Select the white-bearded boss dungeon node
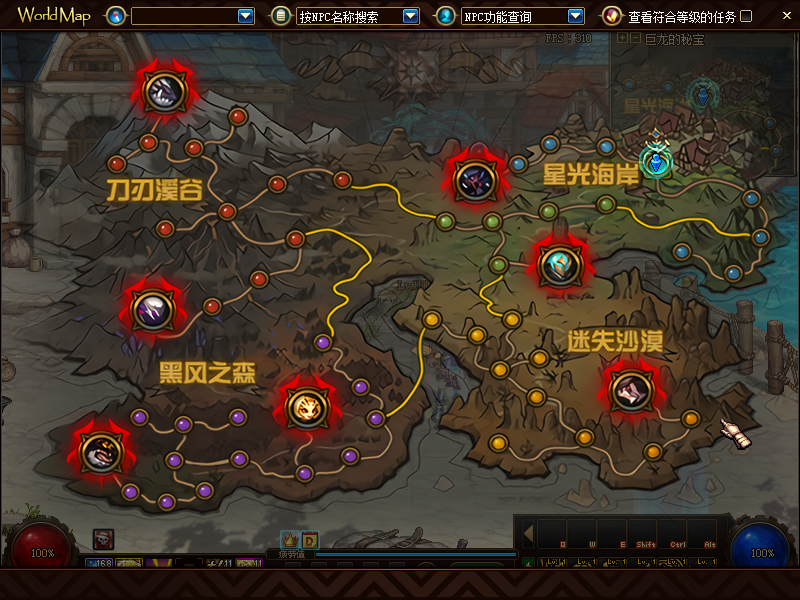The height and width of the screenshot is (600, 800). [x=100, y=452]
